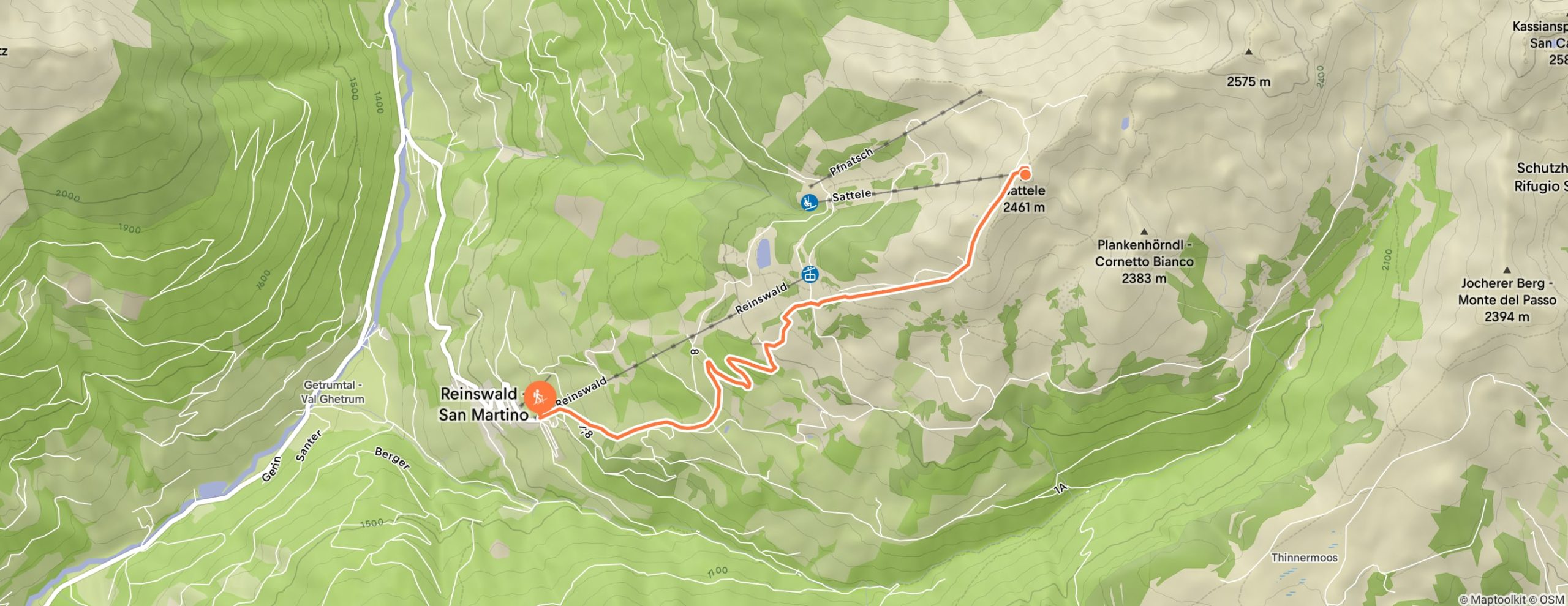Open the blue Sattele chairlift icon
This screenshot has width=1568, height=606.
tap(810, 201)
